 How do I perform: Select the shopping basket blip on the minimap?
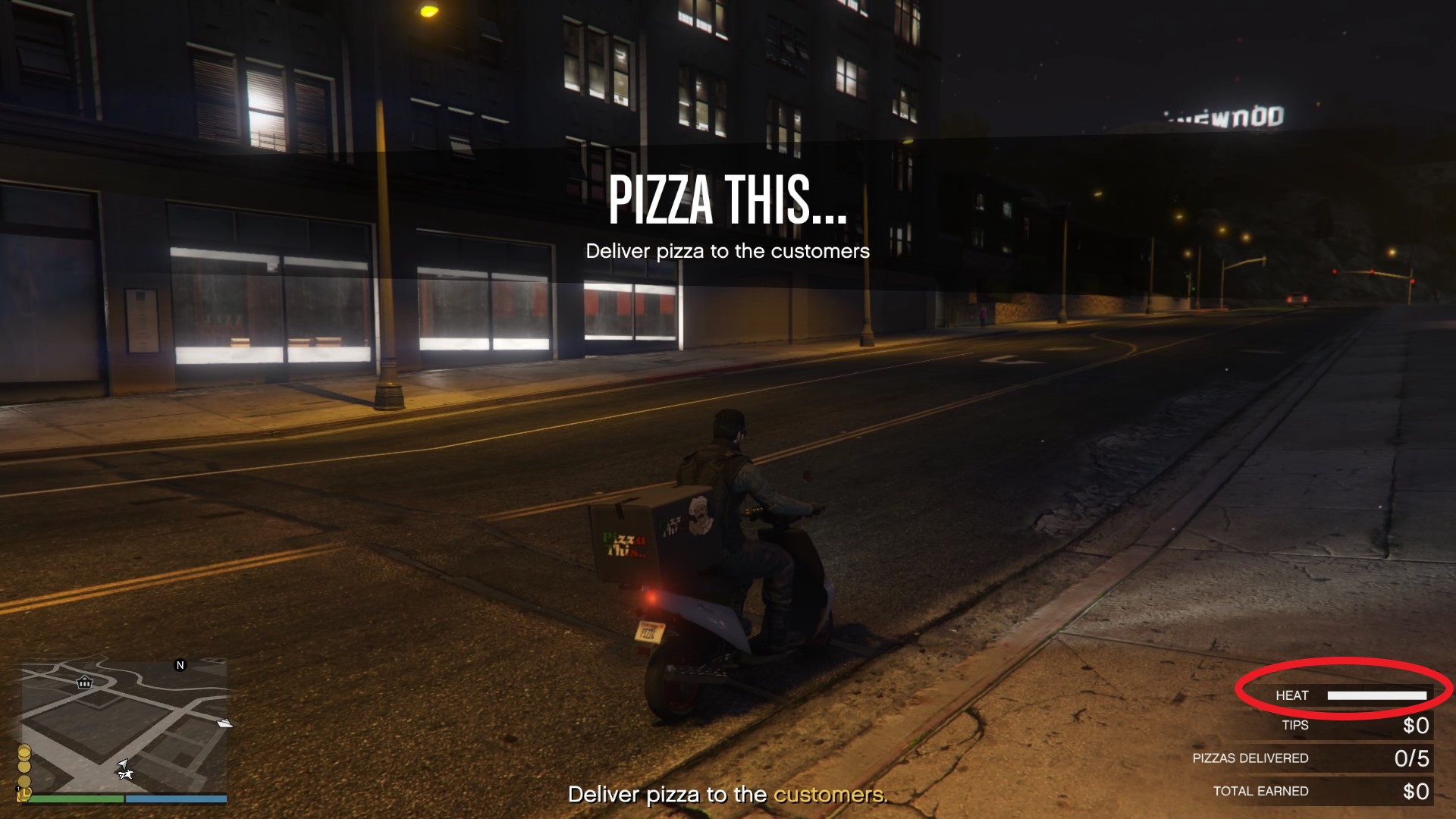[84, 683]
